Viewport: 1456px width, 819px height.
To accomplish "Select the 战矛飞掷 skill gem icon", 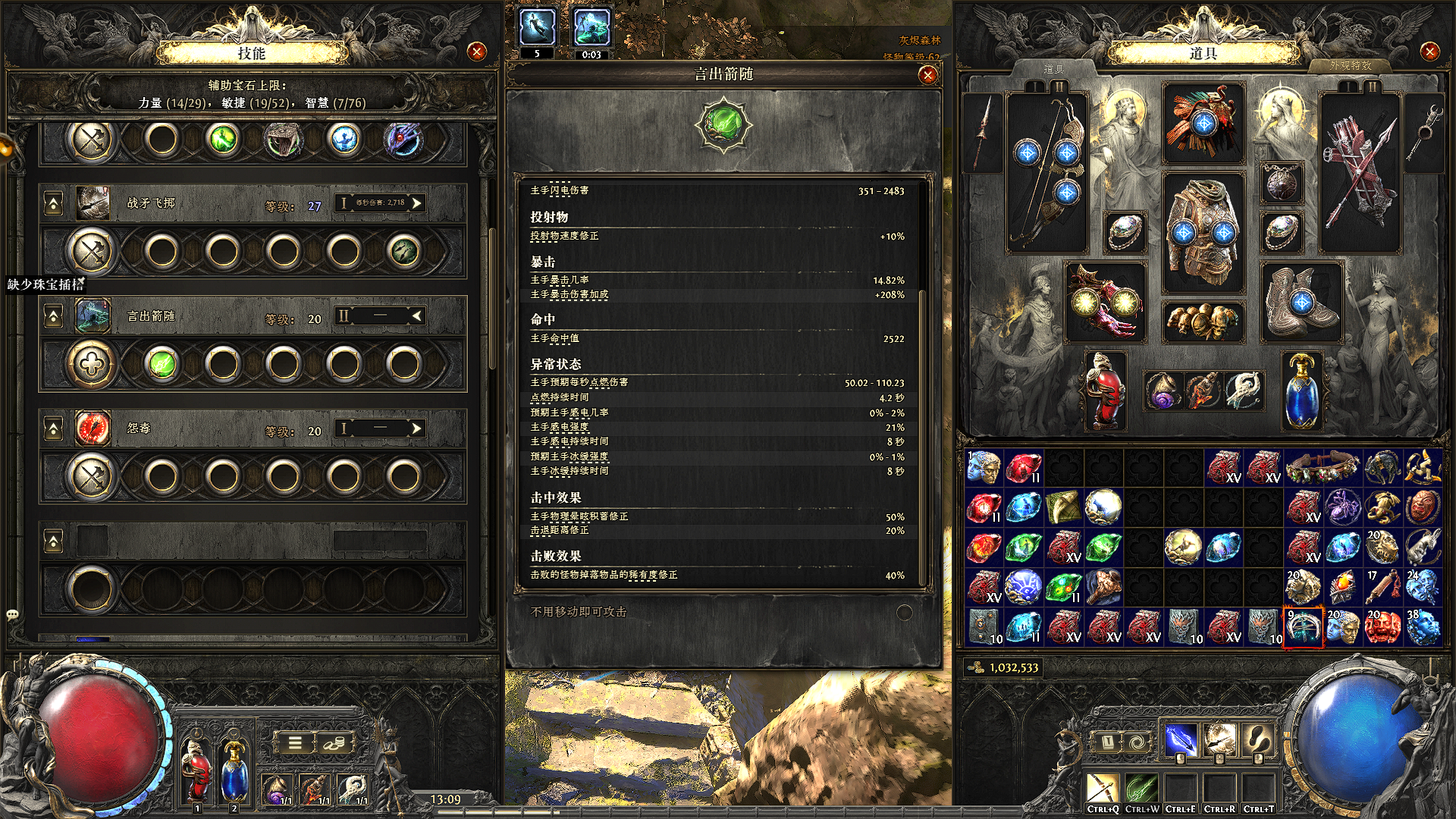I will coord(93,203).
